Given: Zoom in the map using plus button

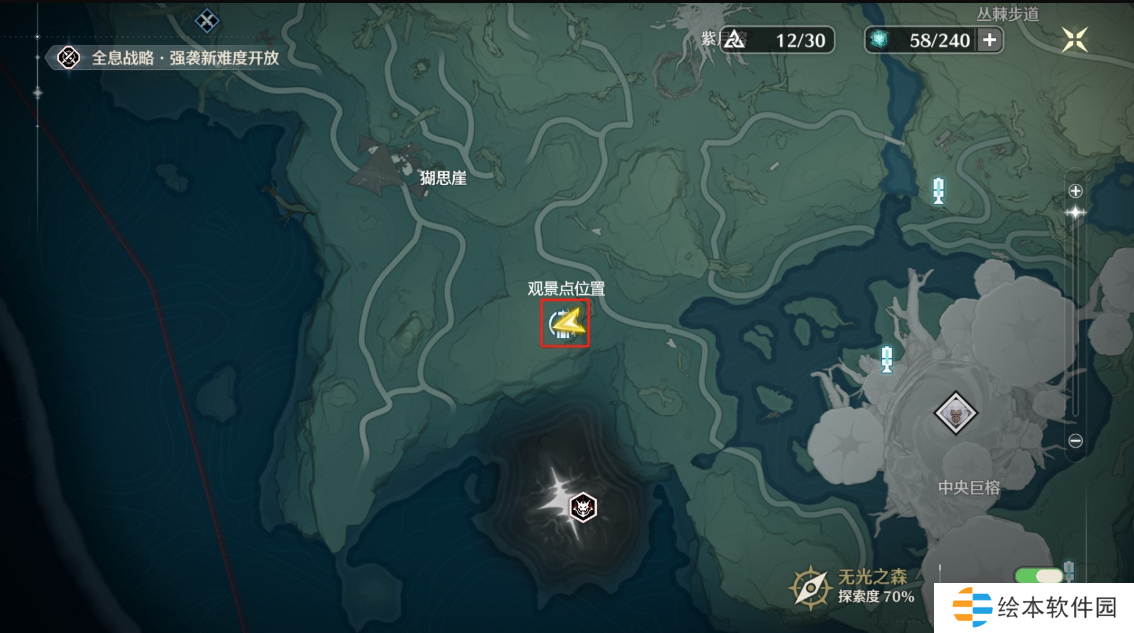Looking at the screenshot, I should coord(1076,191).
